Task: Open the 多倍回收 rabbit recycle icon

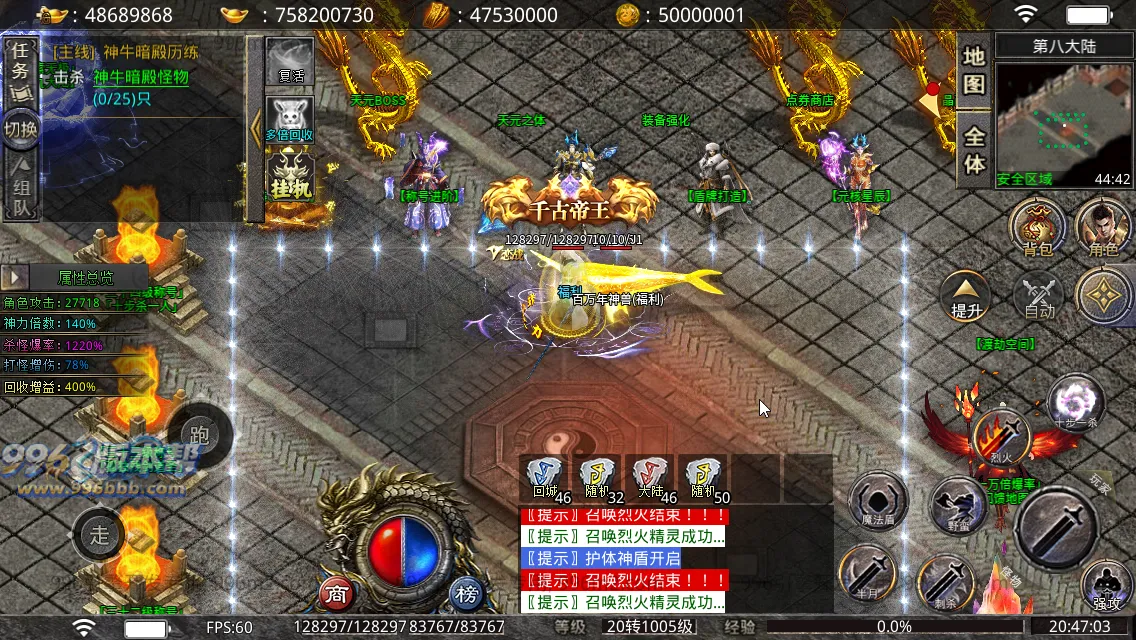Action: [x=290, y=120]
